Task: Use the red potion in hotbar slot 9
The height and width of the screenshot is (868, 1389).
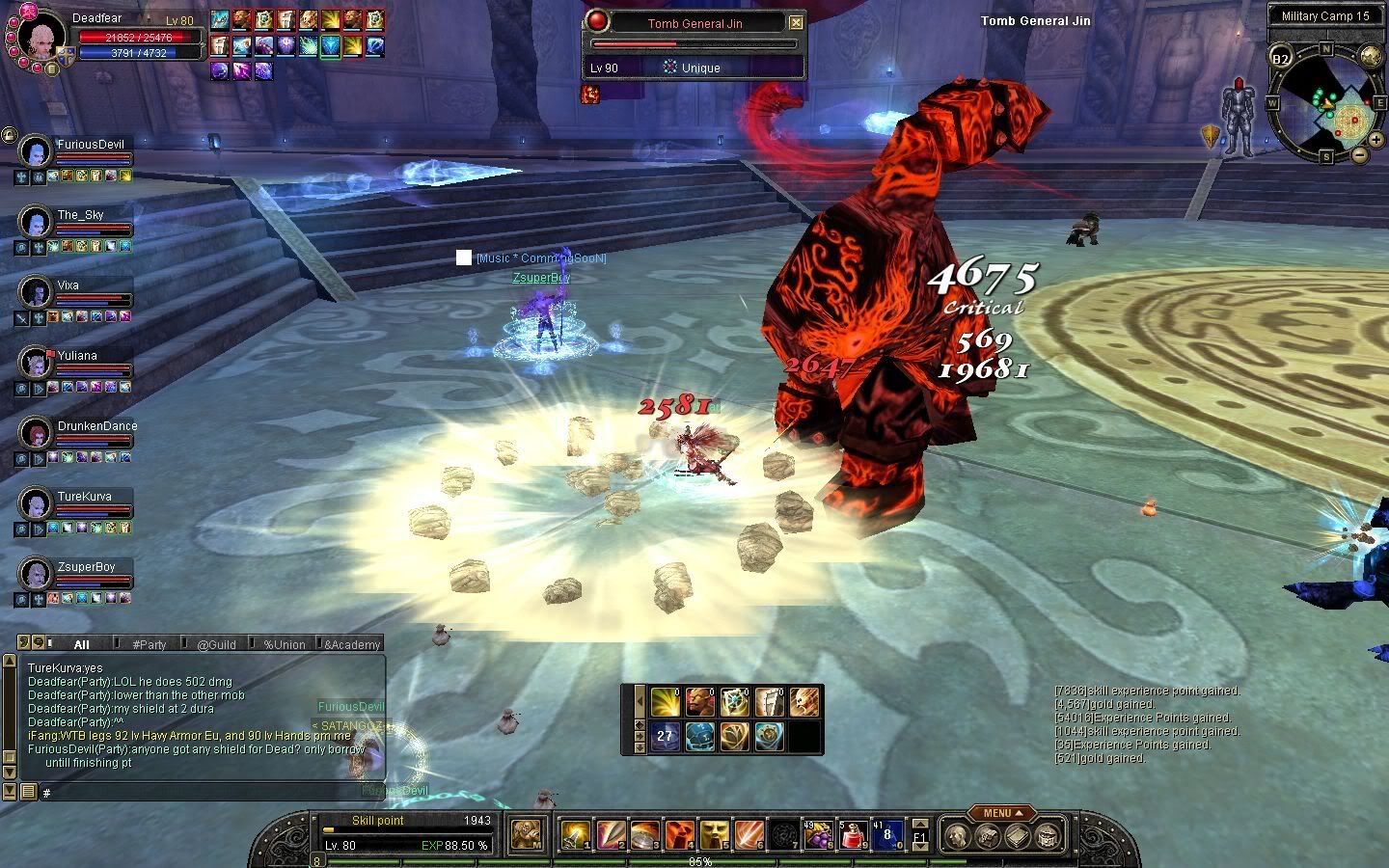Action: coord(854,834)
